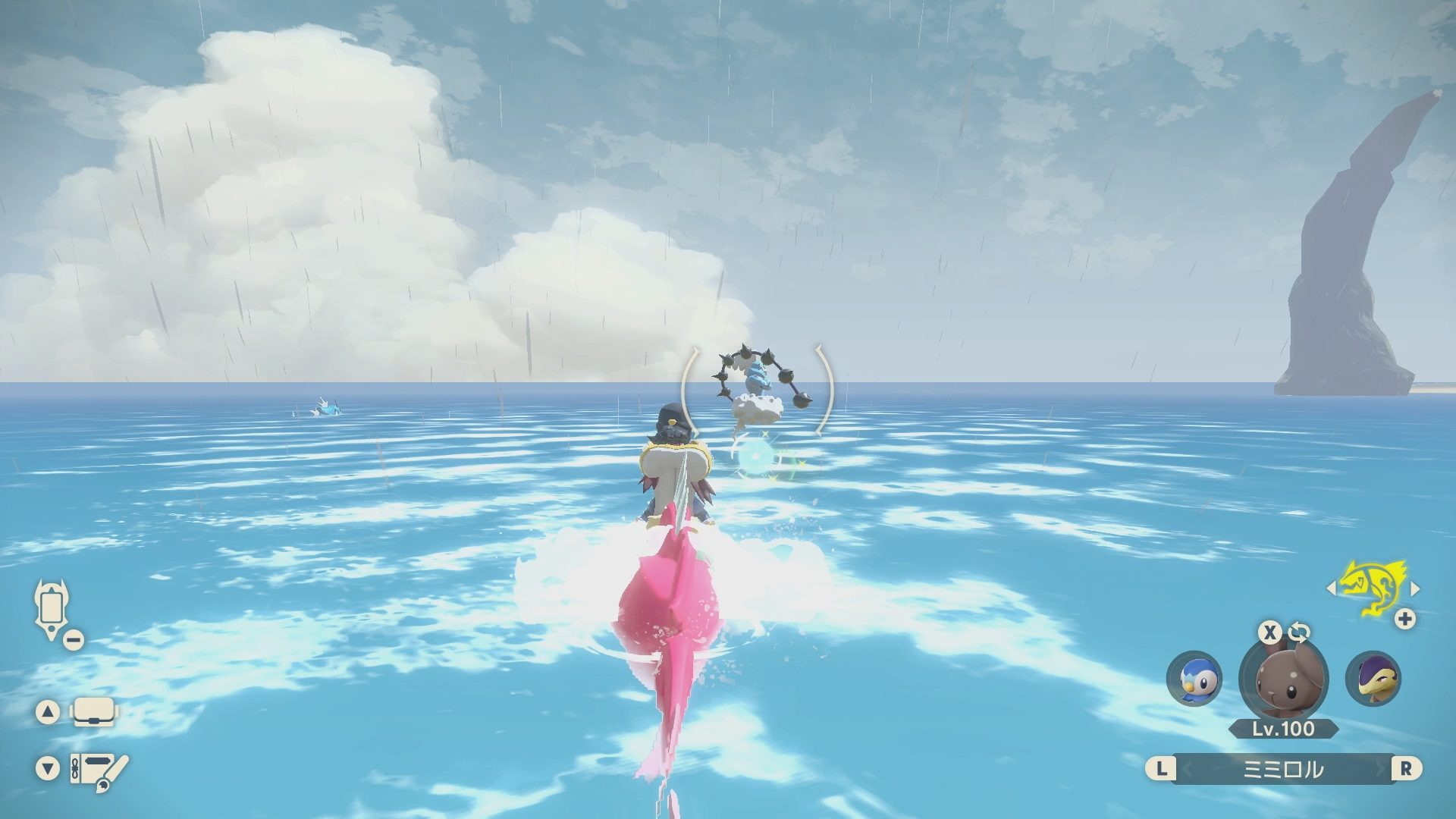Open the satchel bag icon
1456x819 pixels.
[x=93, y=712]
